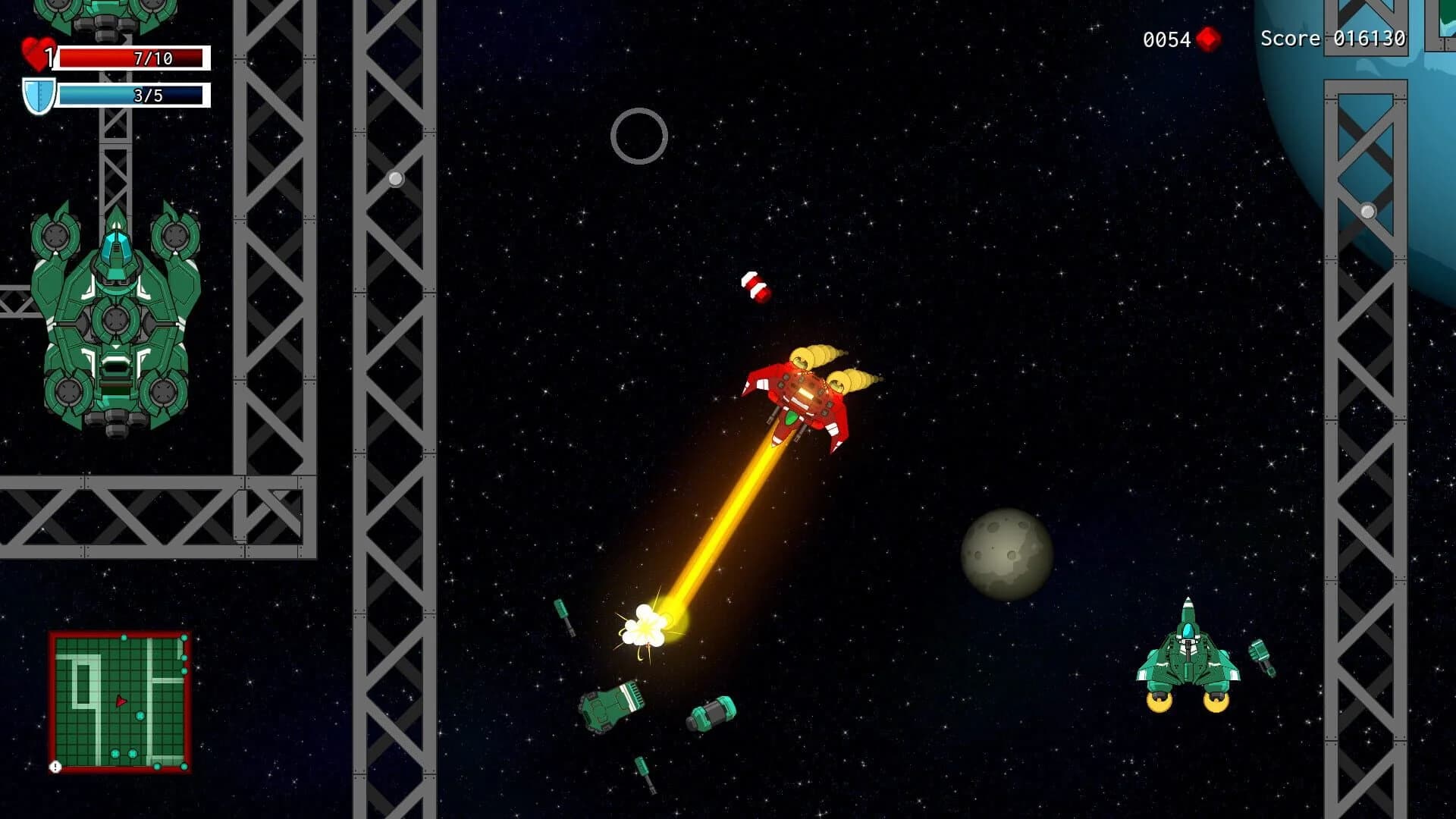The width and height of the screenshot is (1456, 819).
Task: Click the blue shield bar showing 3/5
Action: click(x=133, y=96)
